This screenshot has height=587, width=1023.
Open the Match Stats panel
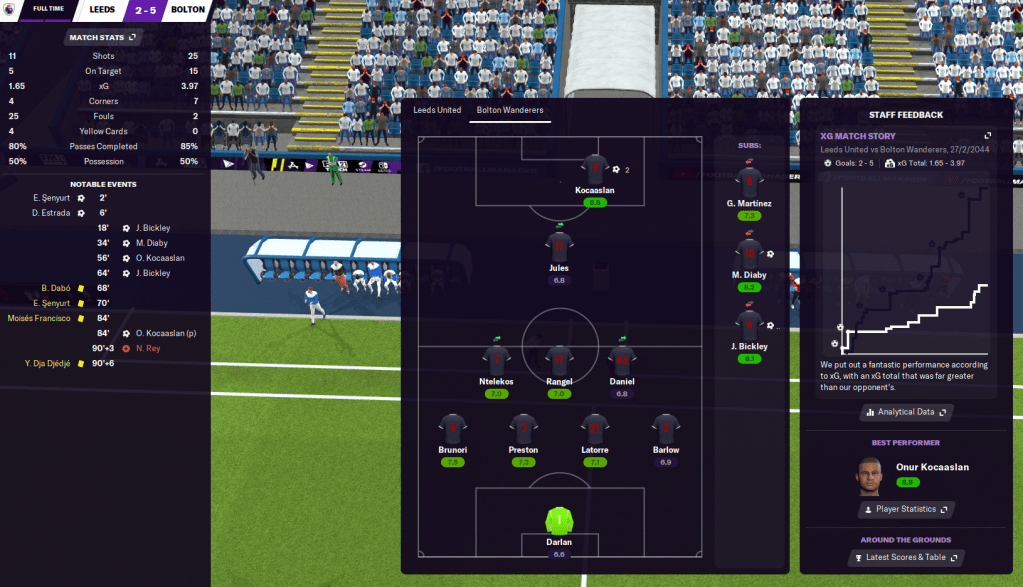(x=102, y=38)
